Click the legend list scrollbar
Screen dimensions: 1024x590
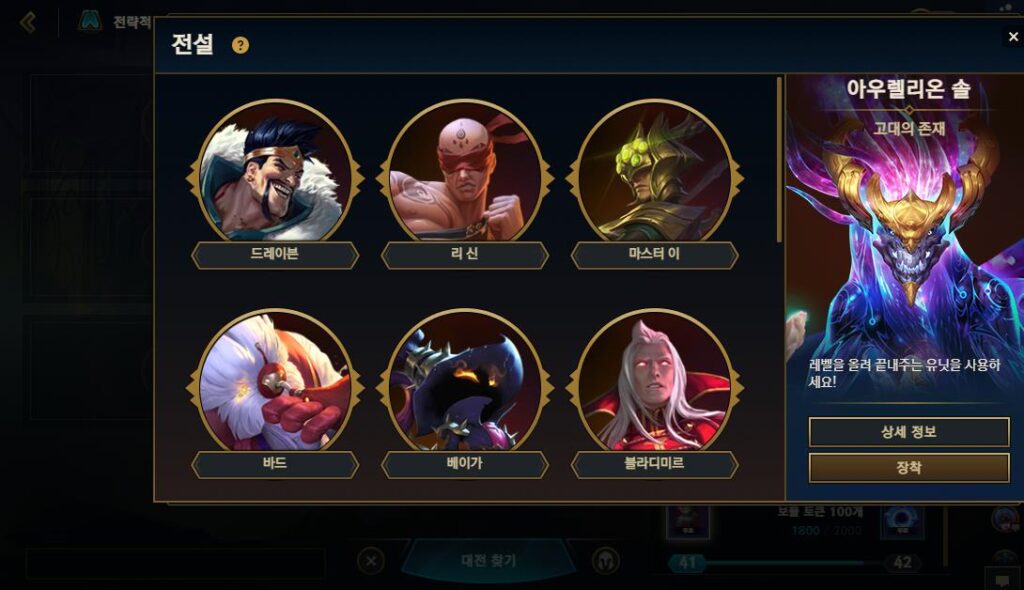coord(779,160)
